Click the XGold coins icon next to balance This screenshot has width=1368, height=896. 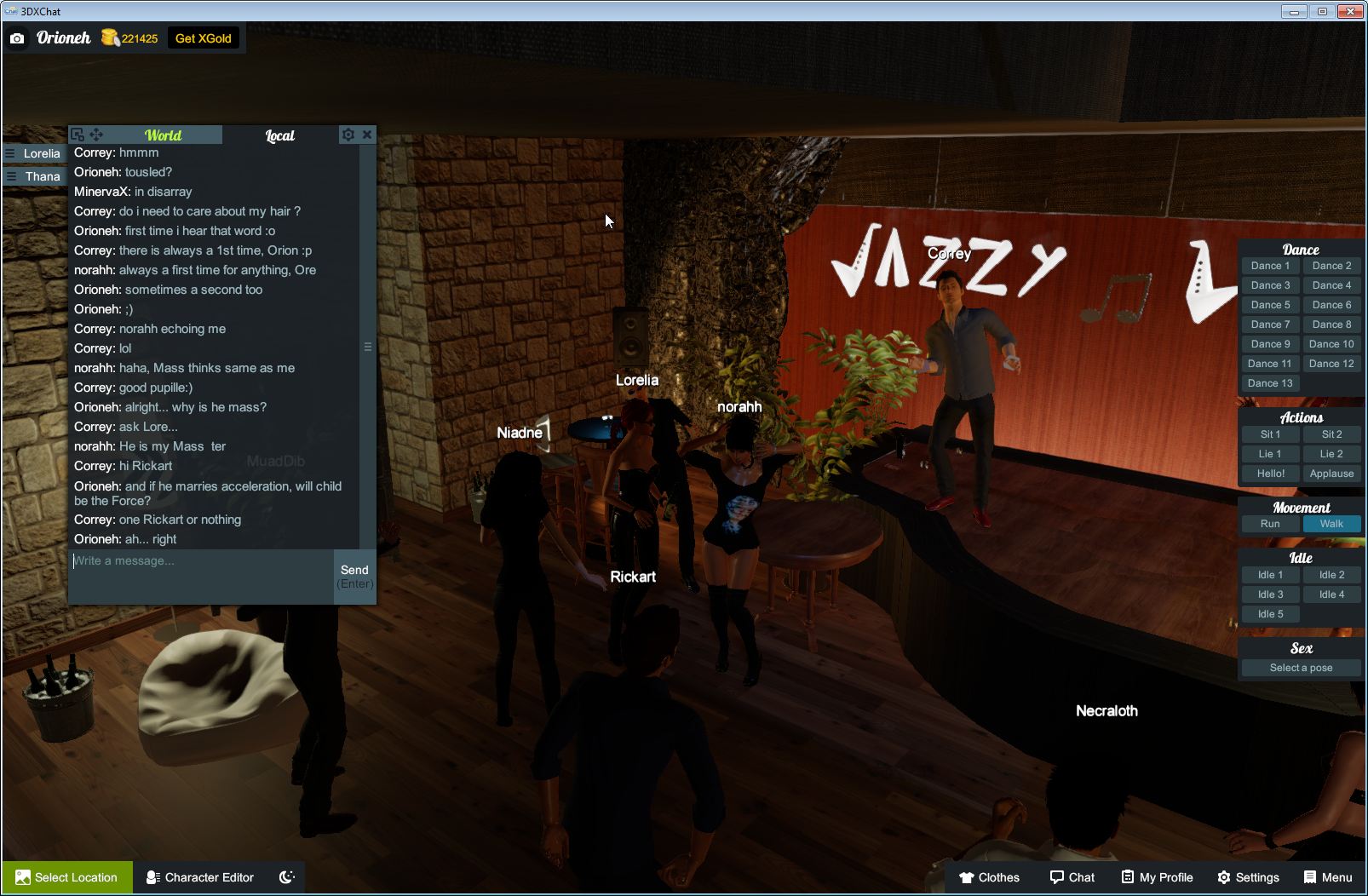pos(112,37)
